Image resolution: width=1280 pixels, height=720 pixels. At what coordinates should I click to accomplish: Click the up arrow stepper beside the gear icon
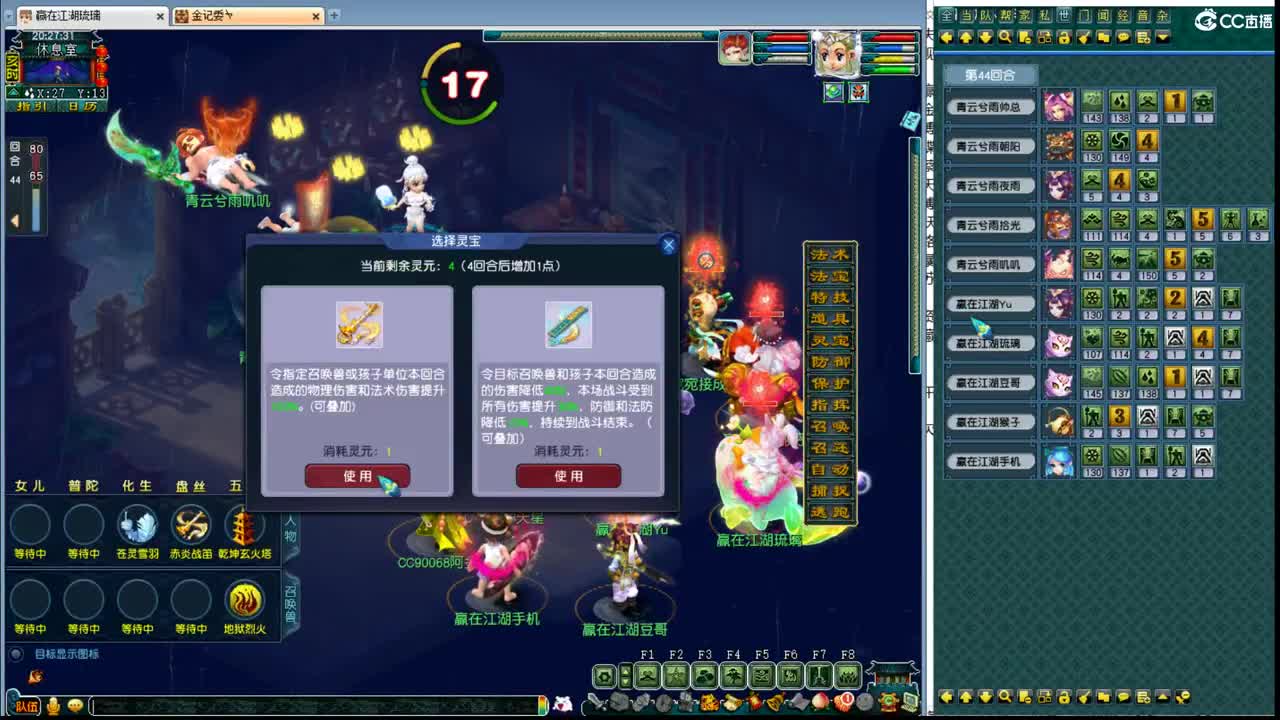pos(625,671)
